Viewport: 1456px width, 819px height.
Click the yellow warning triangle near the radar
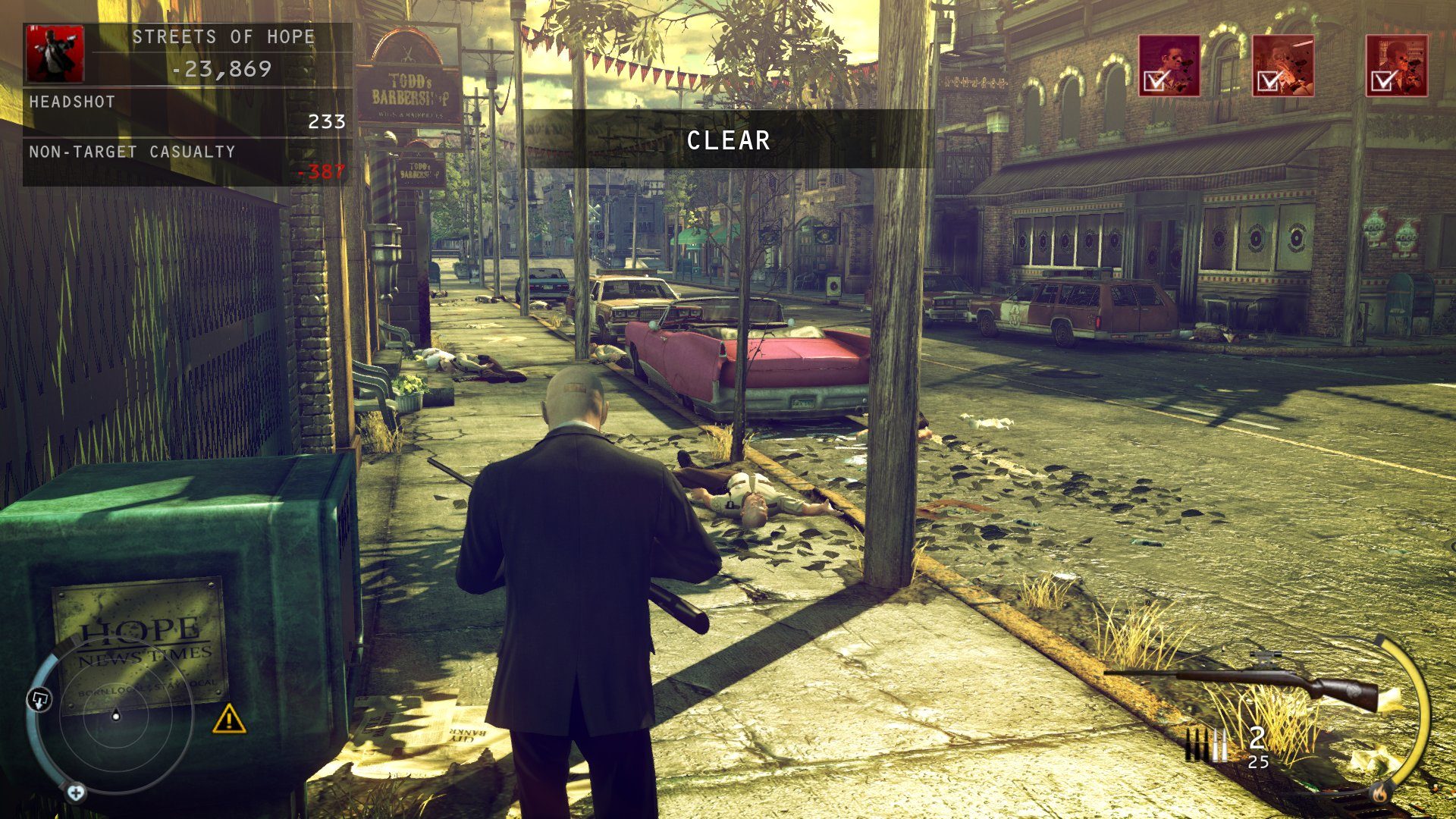[x=229, y=720]
